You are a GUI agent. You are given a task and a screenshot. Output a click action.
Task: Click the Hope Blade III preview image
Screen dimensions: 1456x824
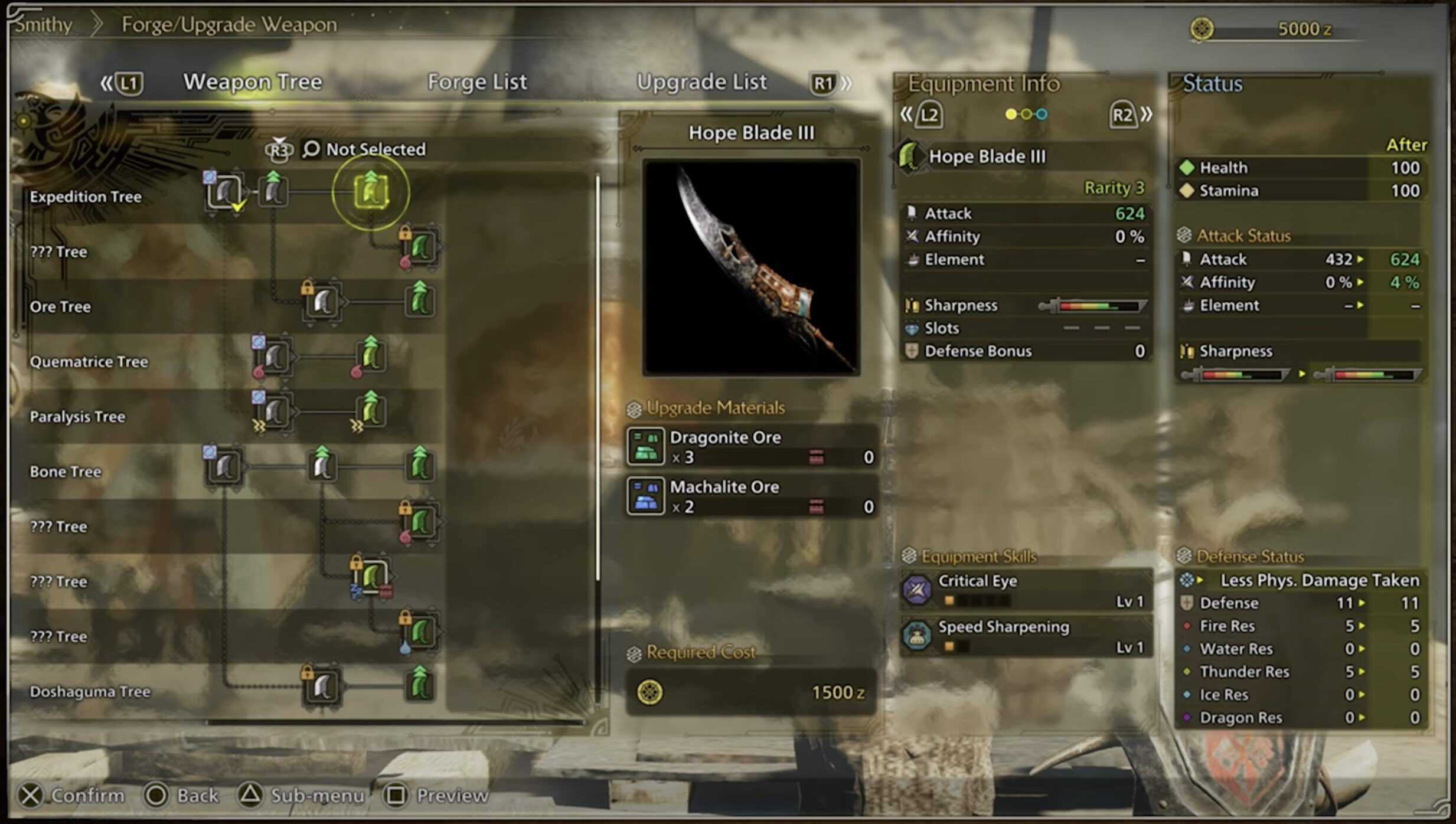750,267
